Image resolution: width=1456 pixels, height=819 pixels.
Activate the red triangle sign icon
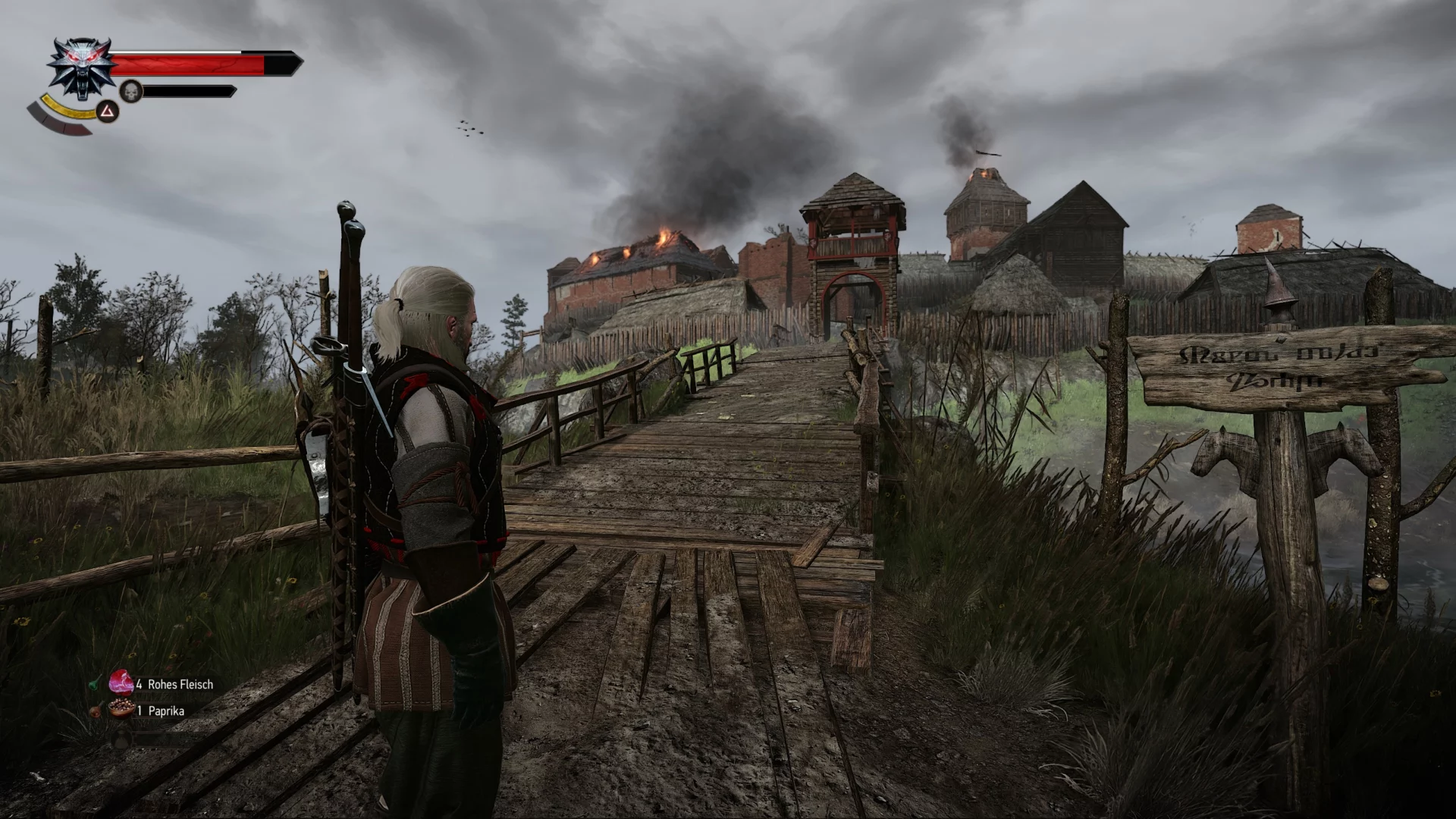tap(108, 113)
